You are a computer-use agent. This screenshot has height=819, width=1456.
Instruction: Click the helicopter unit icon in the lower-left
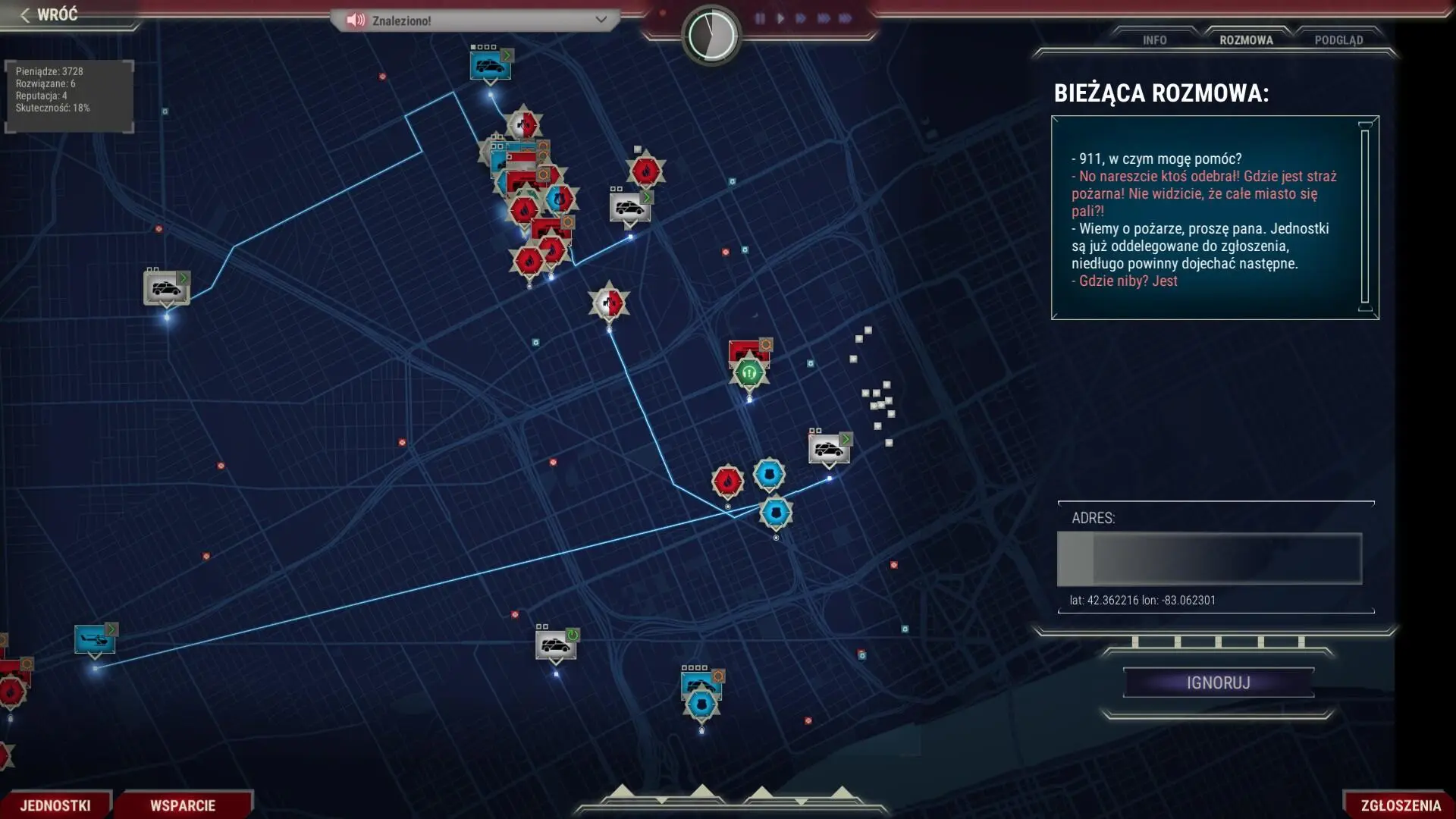click(93, 639)
